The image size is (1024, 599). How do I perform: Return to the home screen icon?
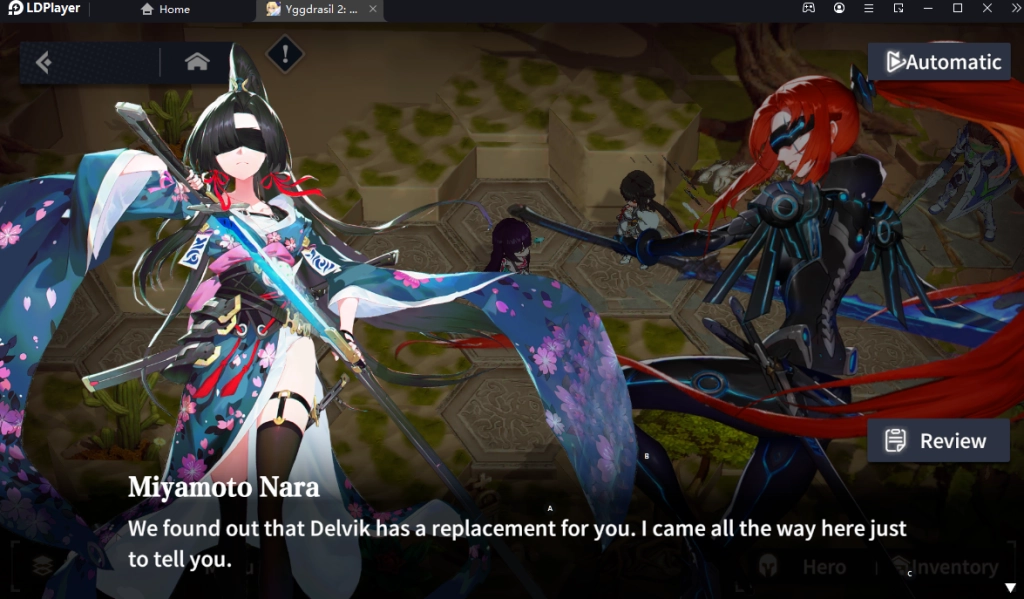click(x=197, y=62)
